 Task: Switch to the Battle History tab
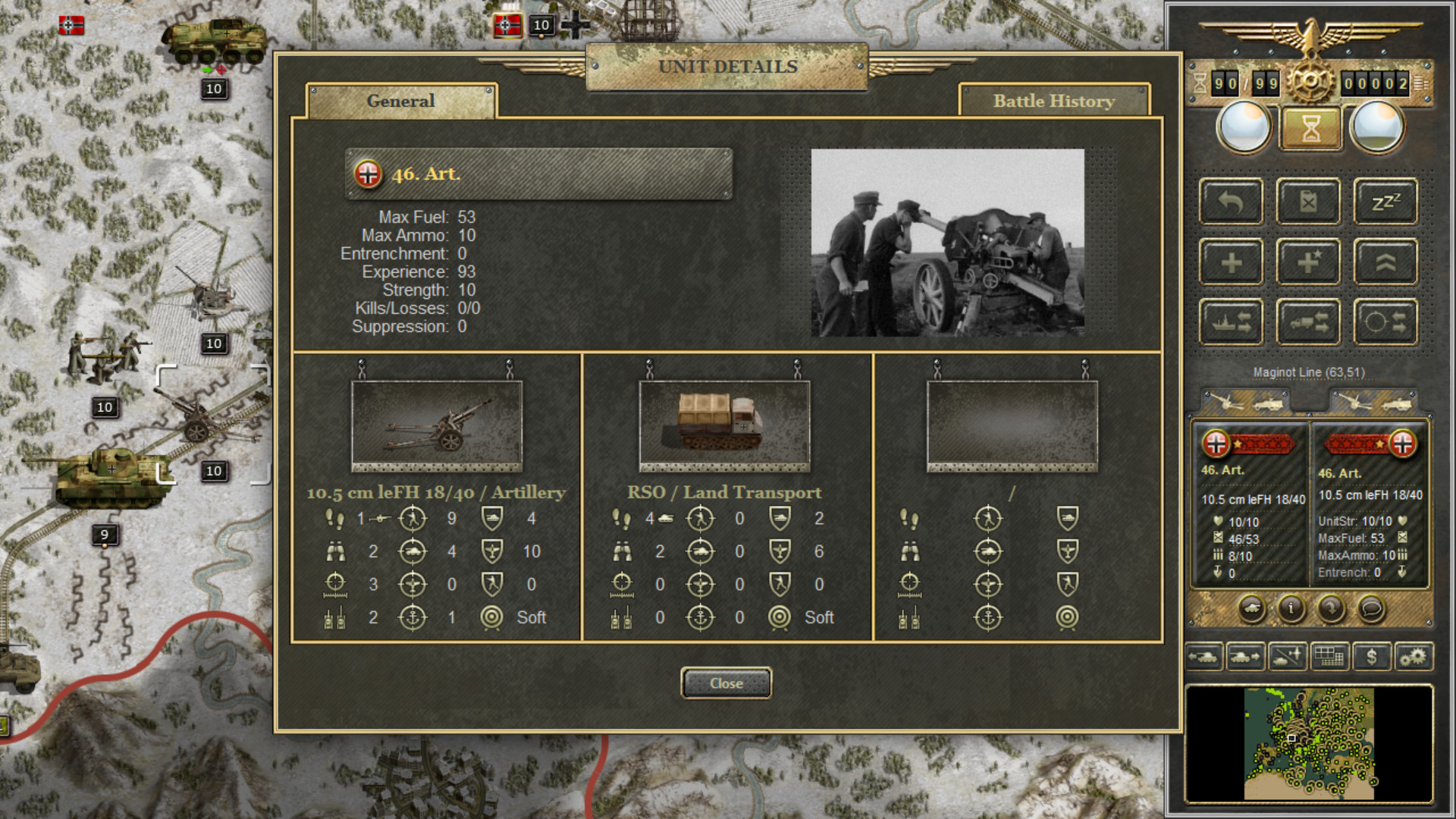[1054, 102]
